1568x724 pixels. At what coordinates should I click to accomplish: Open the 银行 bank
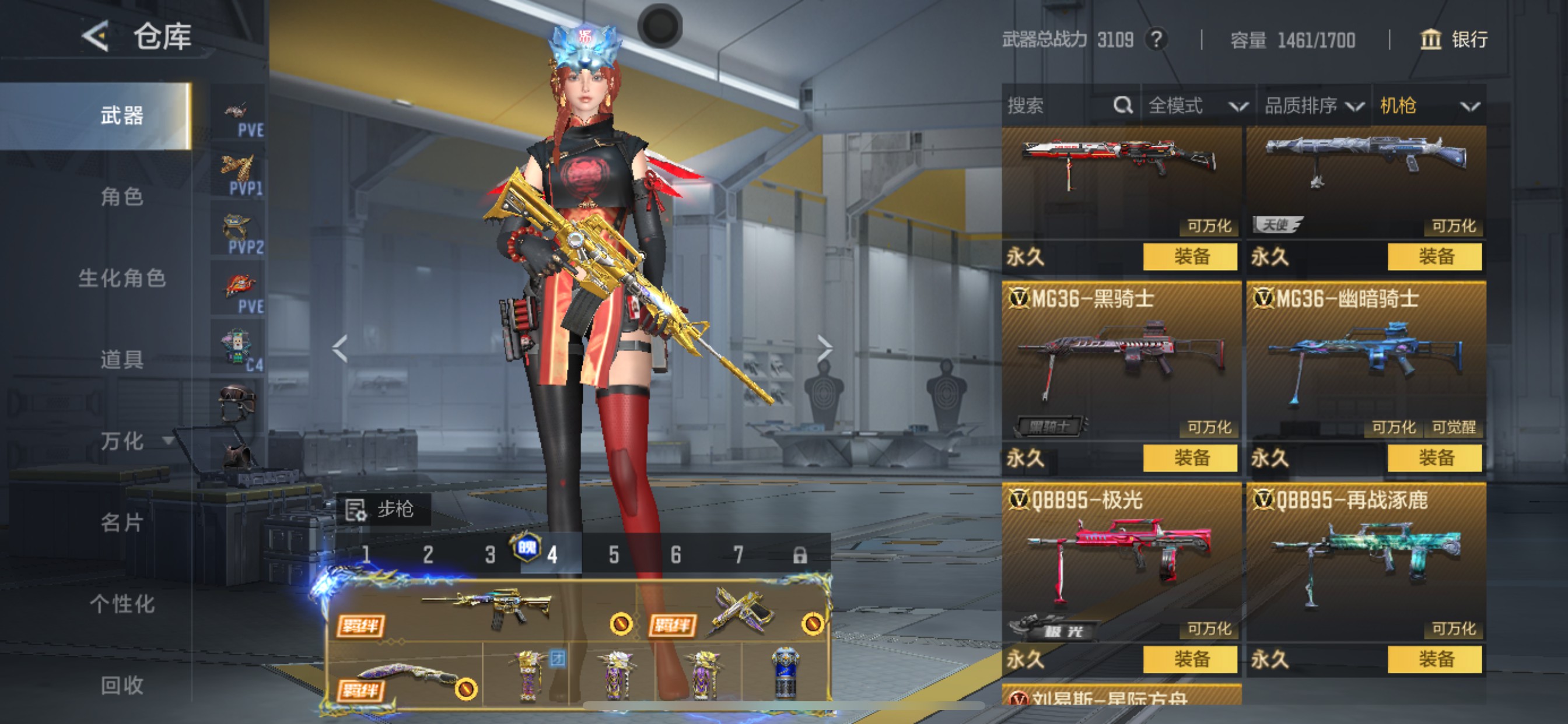point(1454,40)
